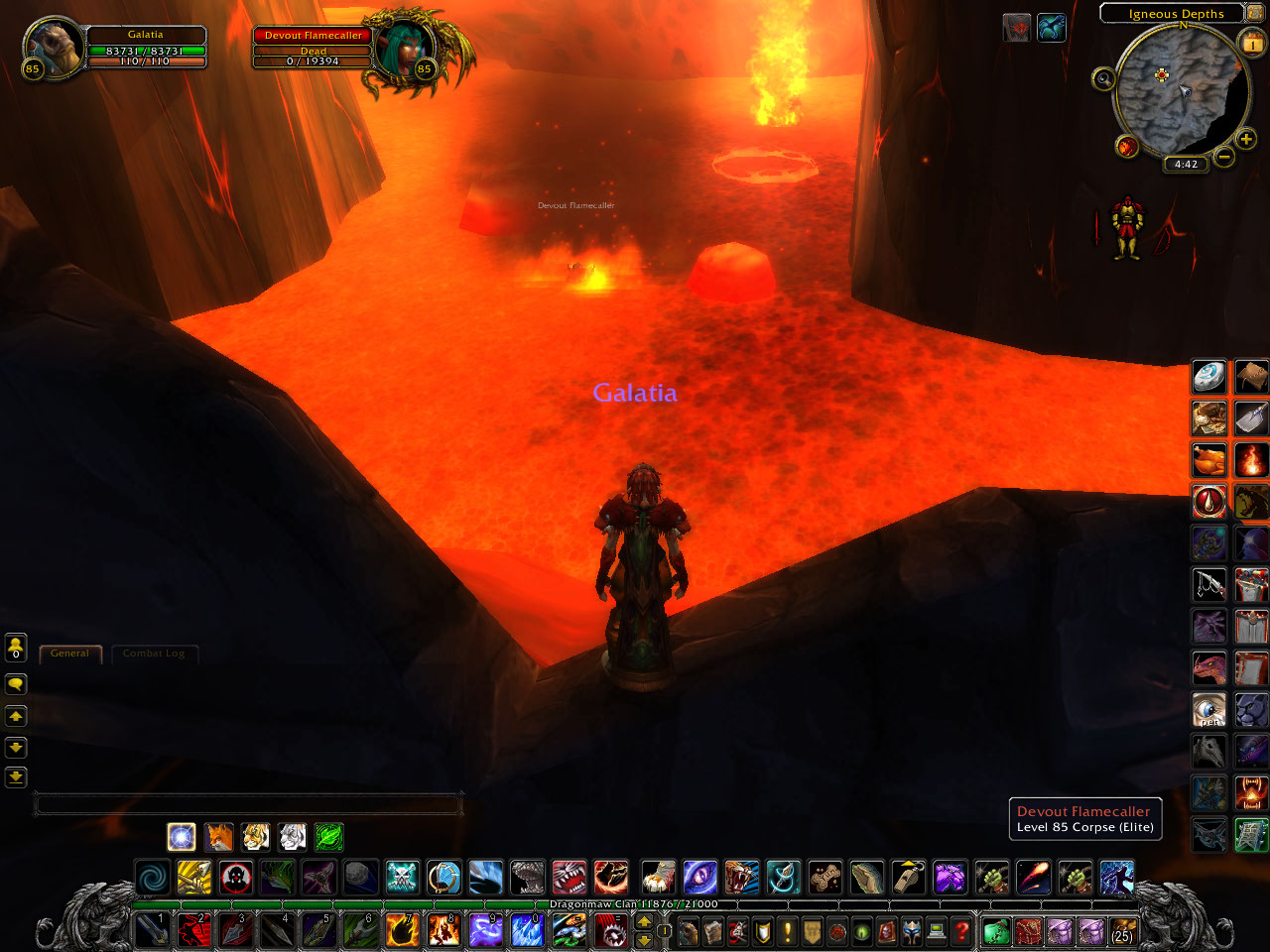Viewport: 1270px width, 952px height.
Task: Switch to the Combat Log tab
Action: (154, 654)
